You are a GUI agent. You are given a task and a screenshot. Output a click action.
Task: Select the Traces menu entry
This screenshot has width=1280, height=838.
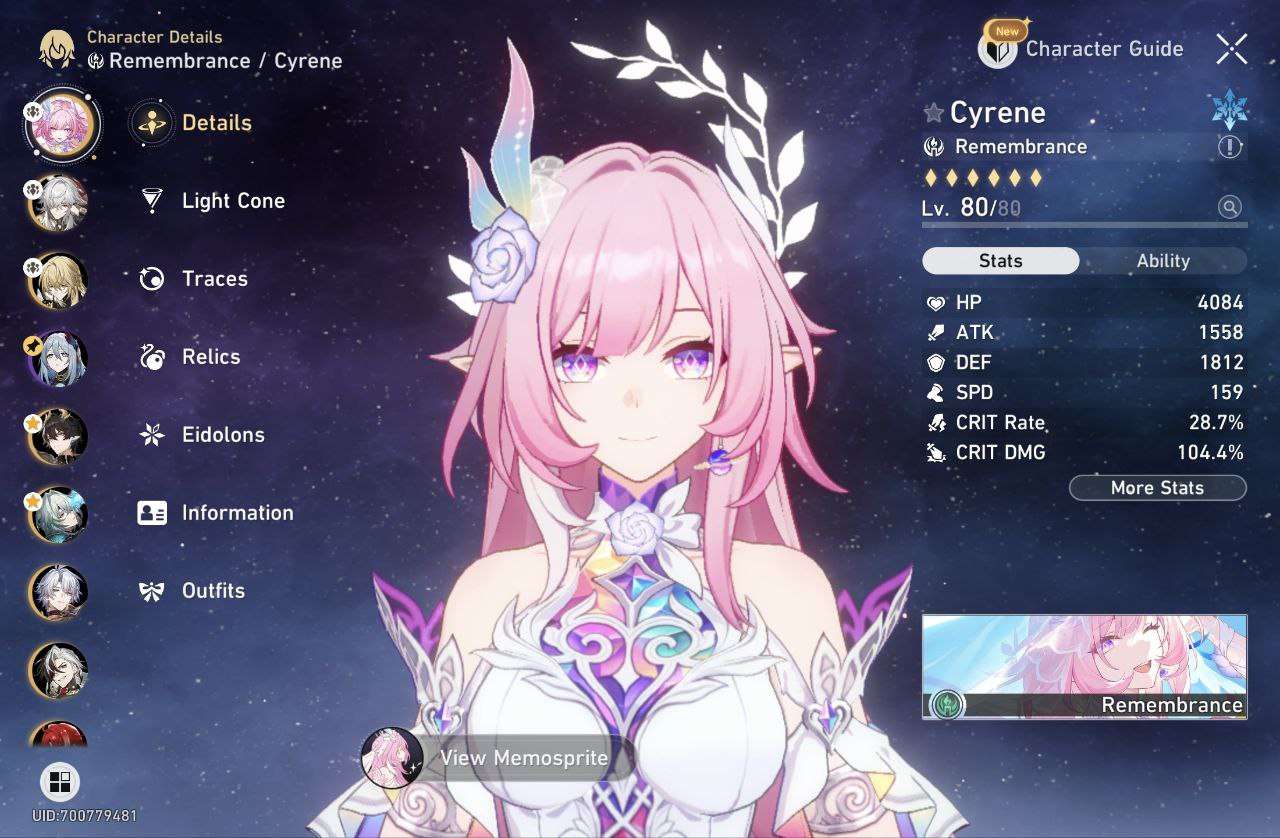214,279
